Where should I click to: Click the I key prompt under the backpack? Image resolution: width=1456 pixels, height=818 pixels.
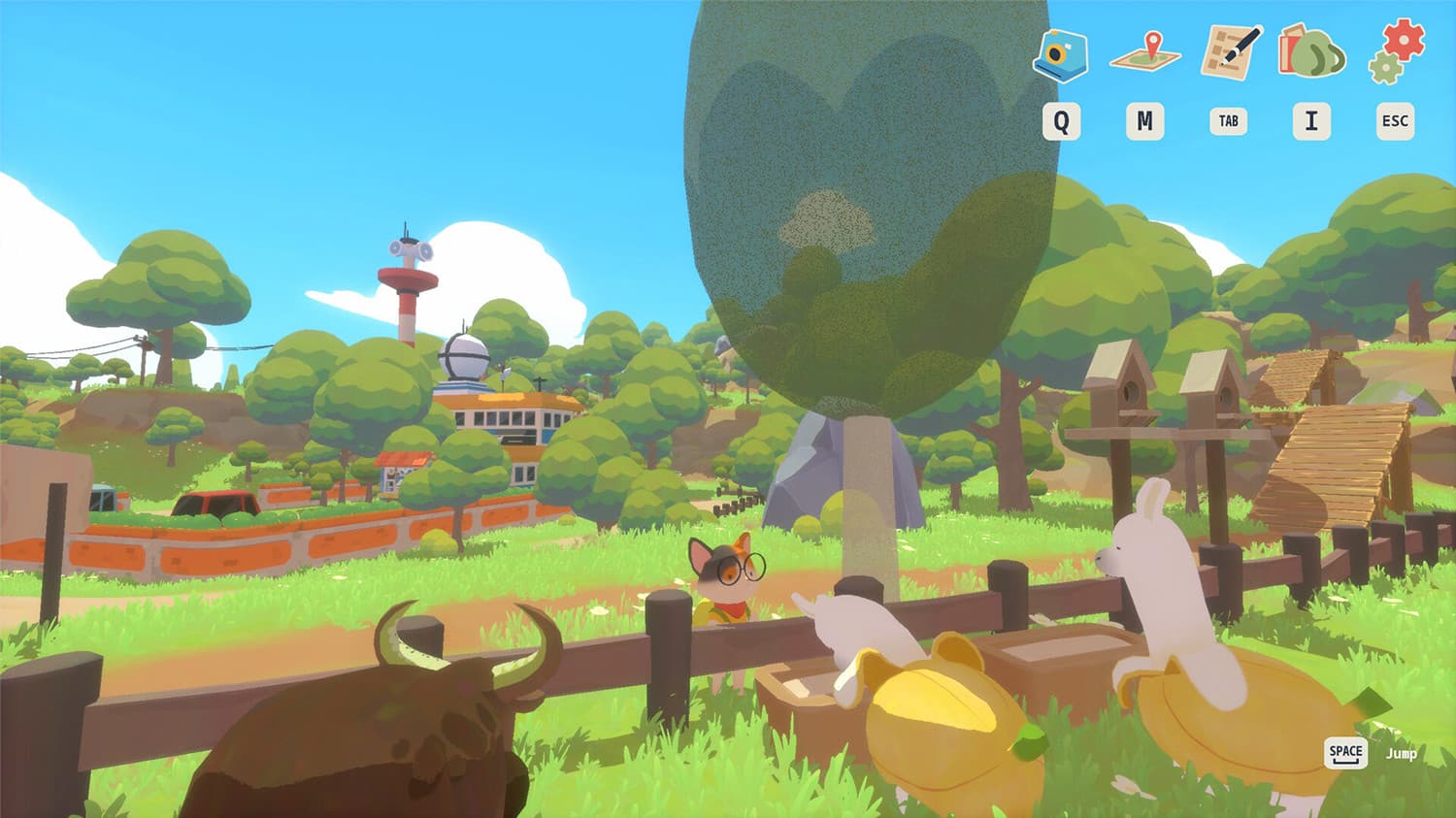point(1310,120)
